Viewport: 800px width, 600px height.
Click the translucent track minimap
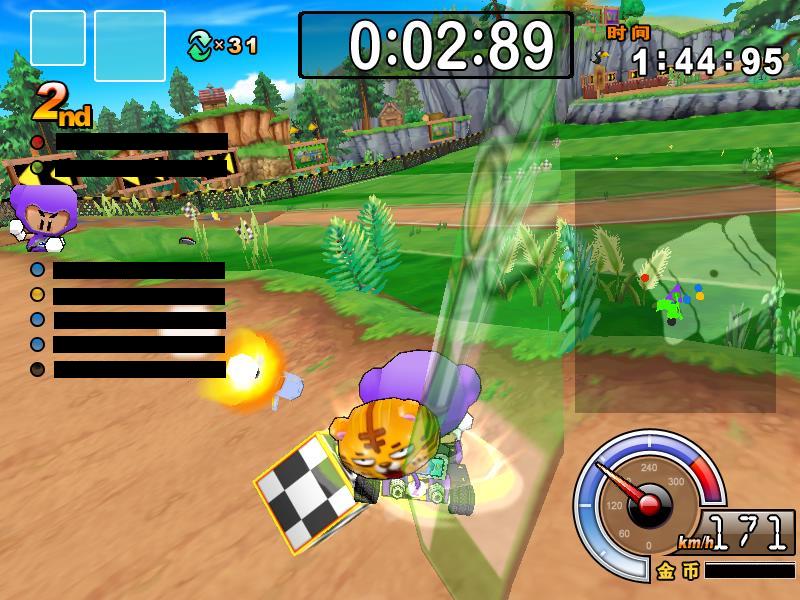click(x=675, y=290)
